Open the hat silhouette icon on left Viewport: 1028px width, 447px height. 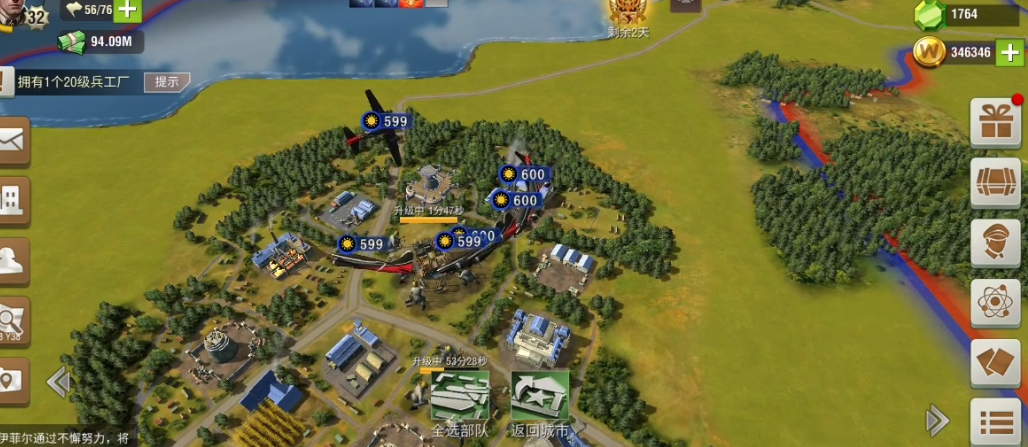[12, 260]
